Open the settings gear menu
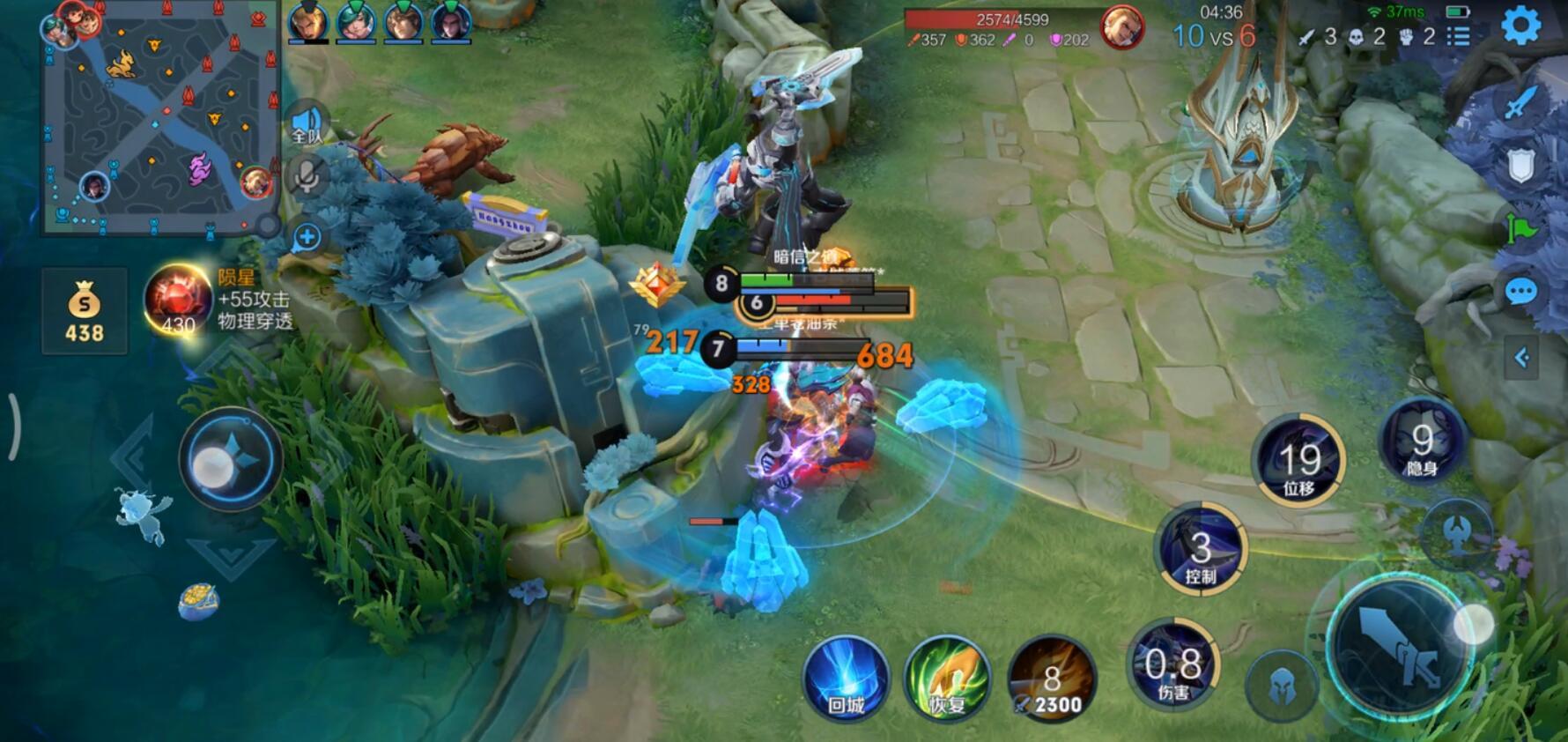 [x=1520, y=26]
